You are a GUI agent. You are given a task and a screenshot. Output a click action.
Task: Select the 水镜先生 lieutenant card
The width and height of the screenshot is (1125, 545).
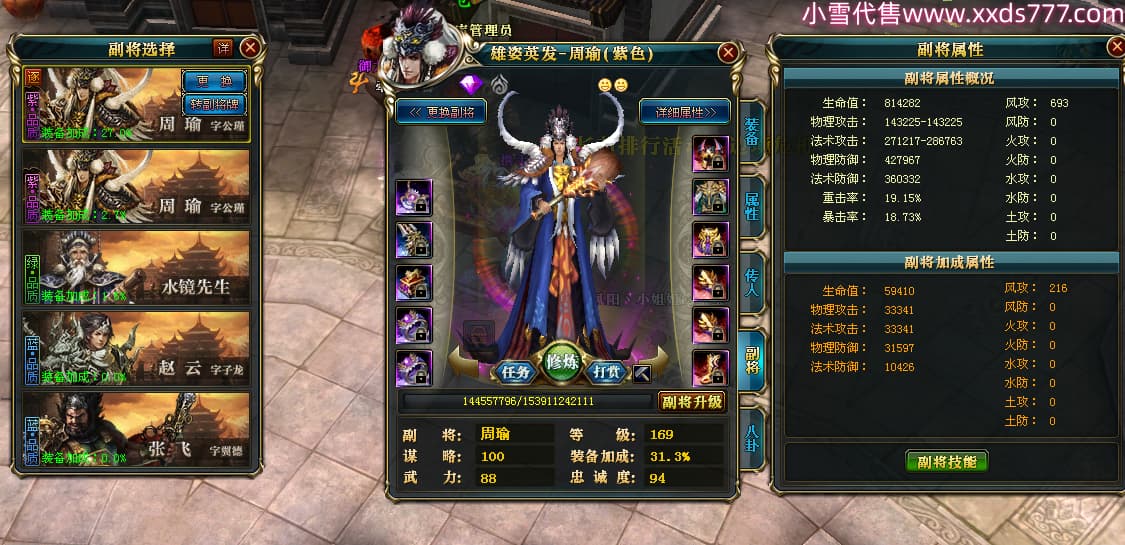click(136, 267)
